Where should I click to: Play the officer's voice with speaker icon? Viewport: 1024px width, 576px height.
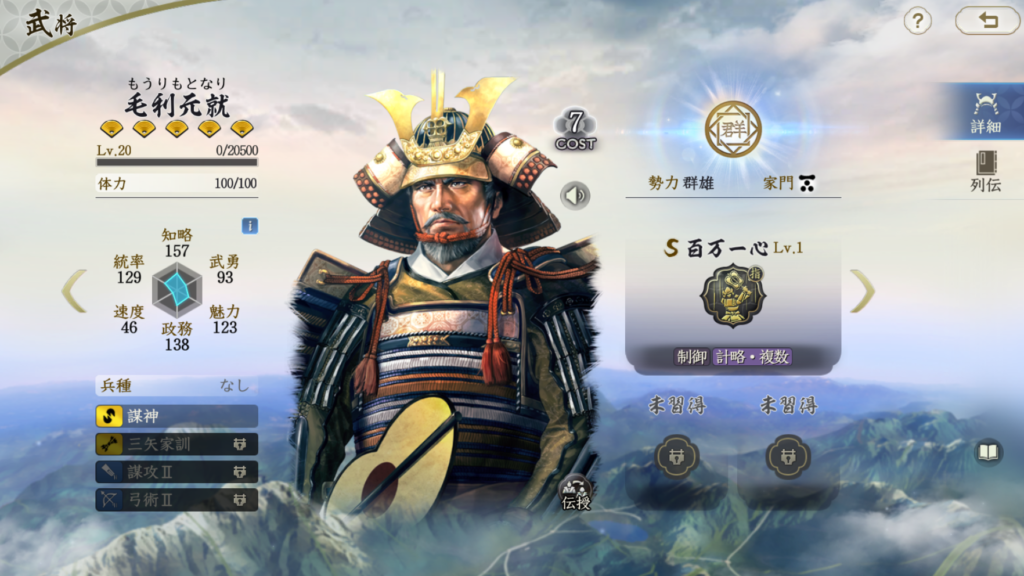tap(575, 195)
